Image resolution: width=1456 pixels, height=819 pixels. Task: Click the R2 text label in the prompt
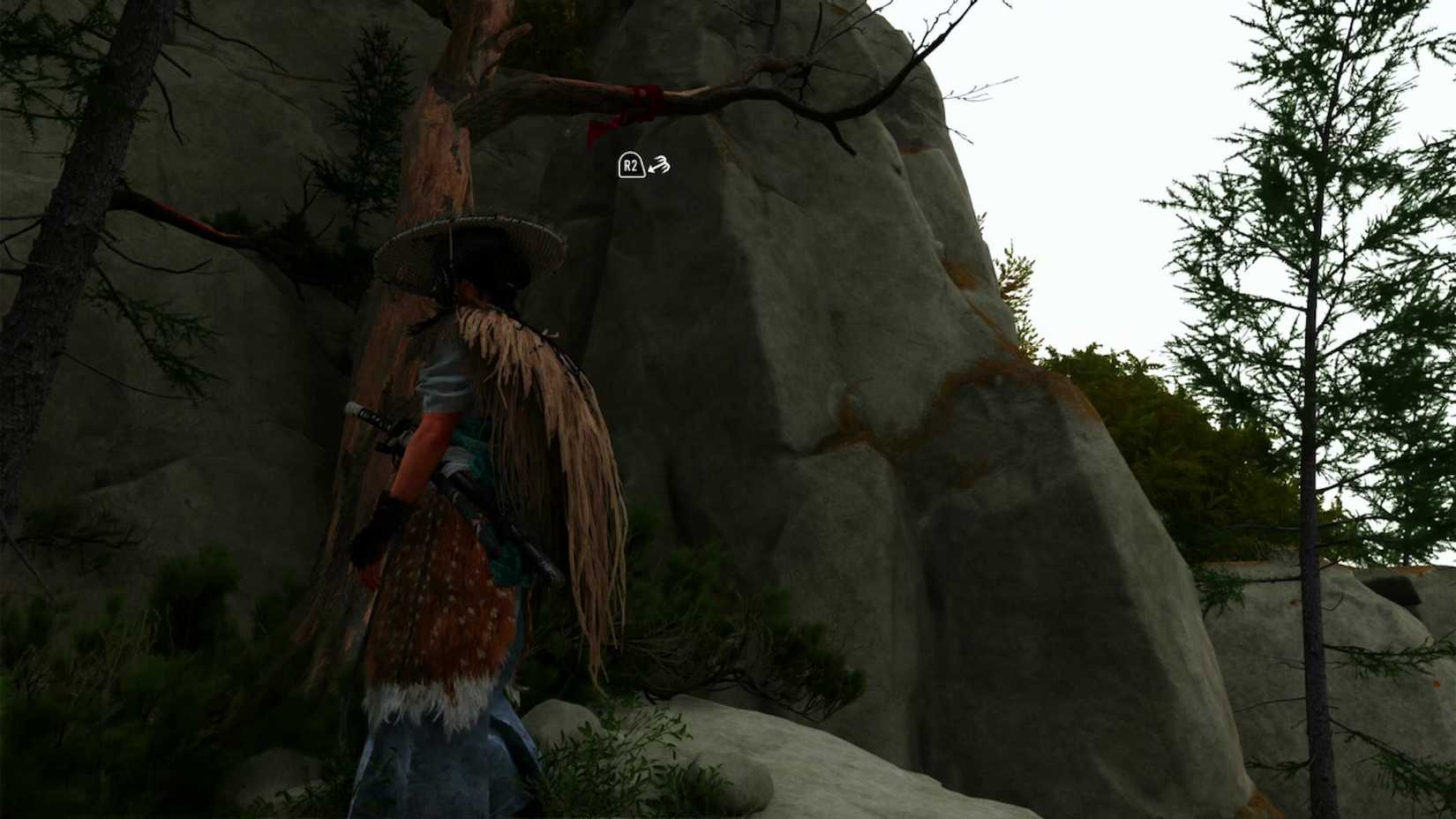tap(630, 165)
